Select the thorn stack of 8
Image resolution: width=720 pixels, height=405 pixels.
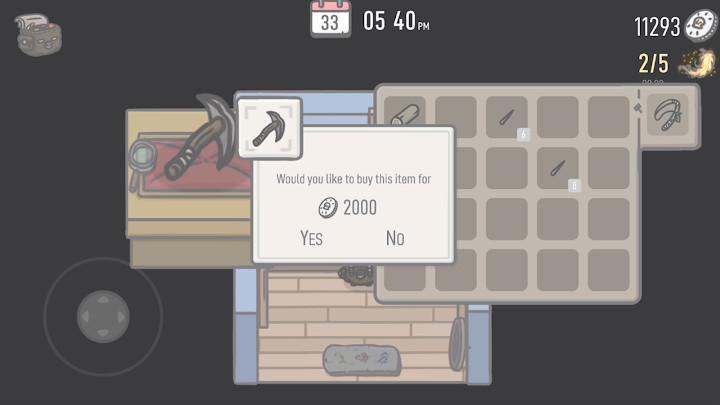tap(558, 168)
